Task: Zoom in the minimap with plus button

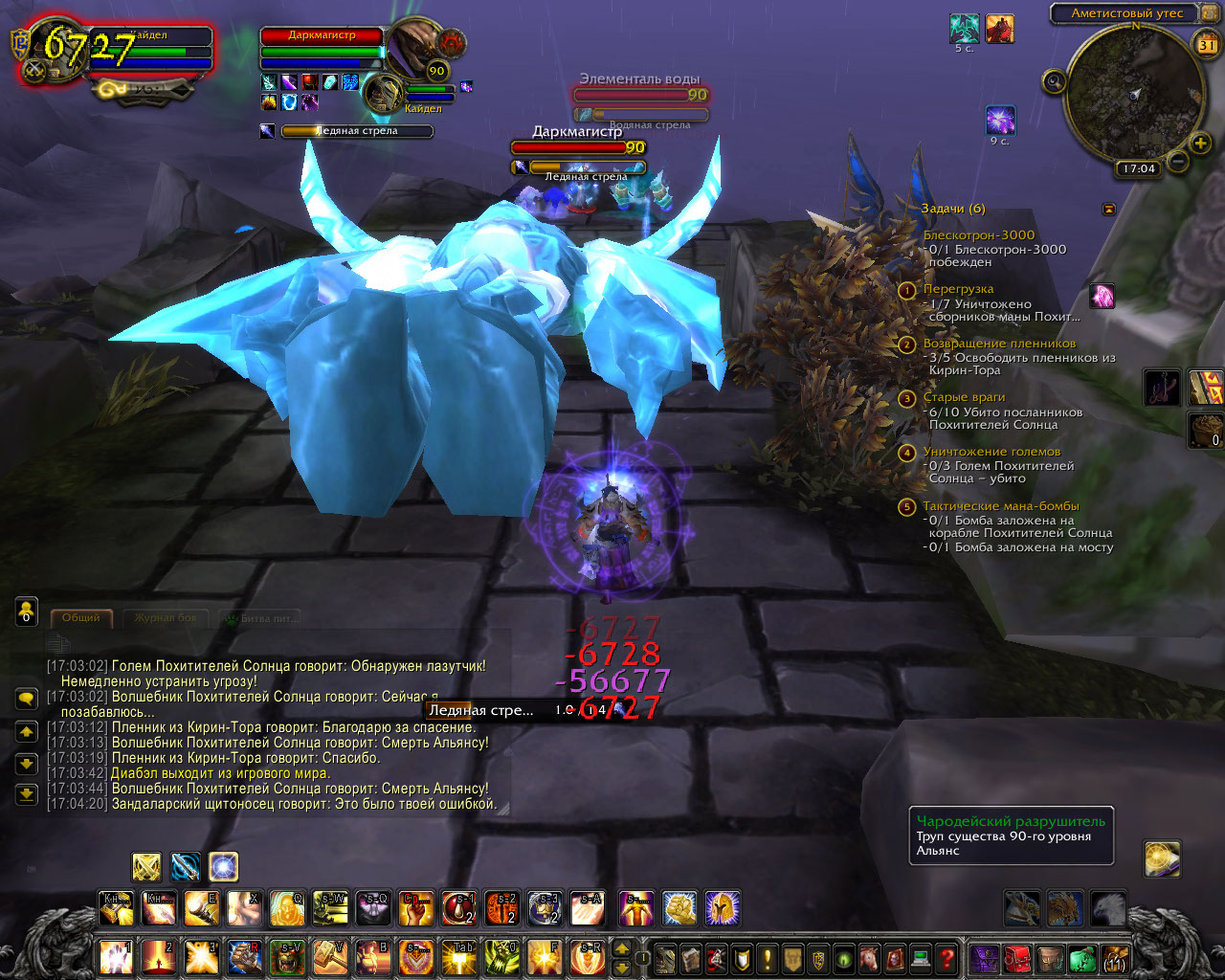Action: pyautogui.click(x=1200, y=144)
